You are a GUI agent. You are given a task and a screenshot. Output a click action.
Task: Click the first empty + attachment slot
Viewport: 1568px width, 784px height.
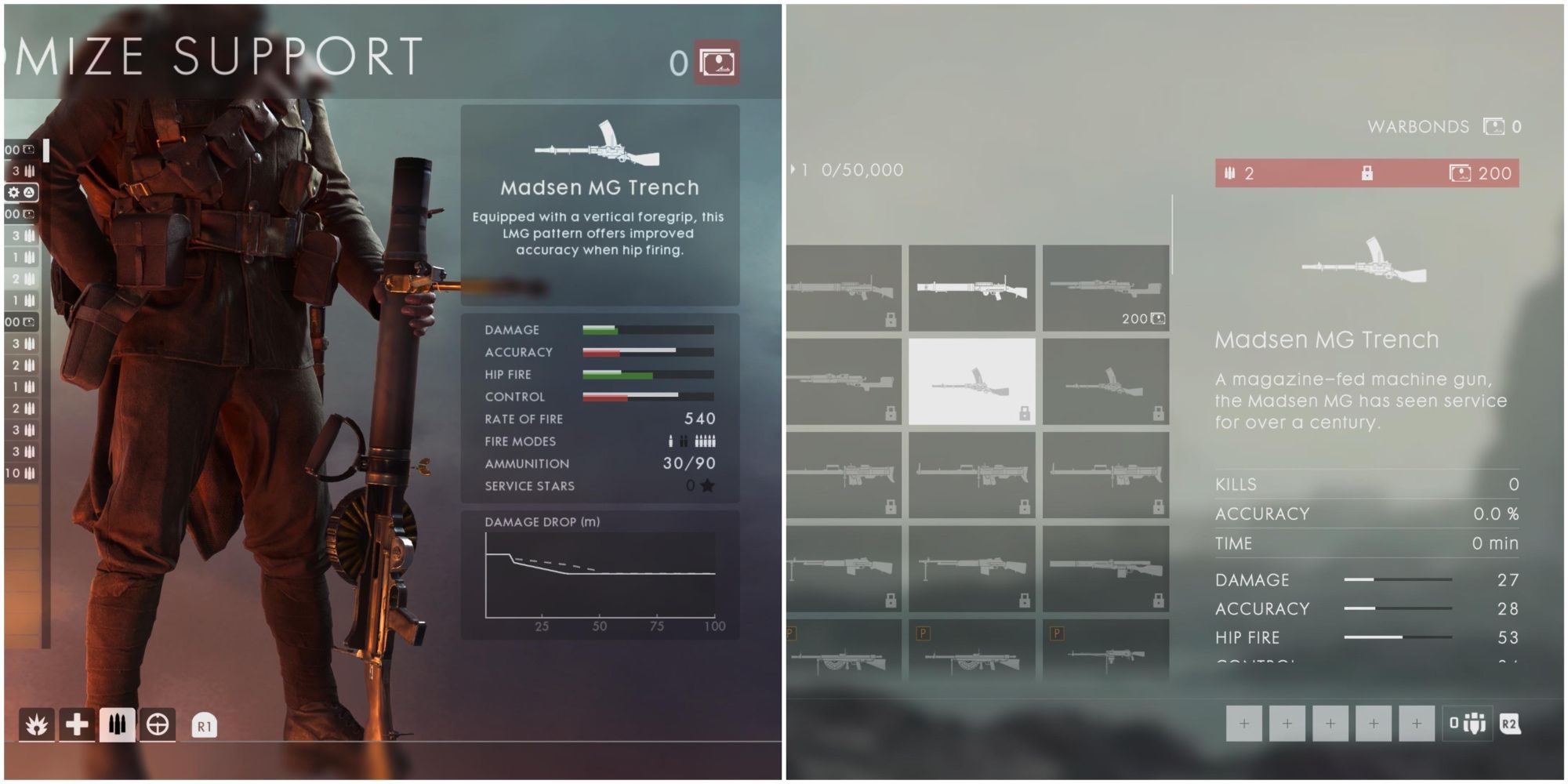point(1244,724)
